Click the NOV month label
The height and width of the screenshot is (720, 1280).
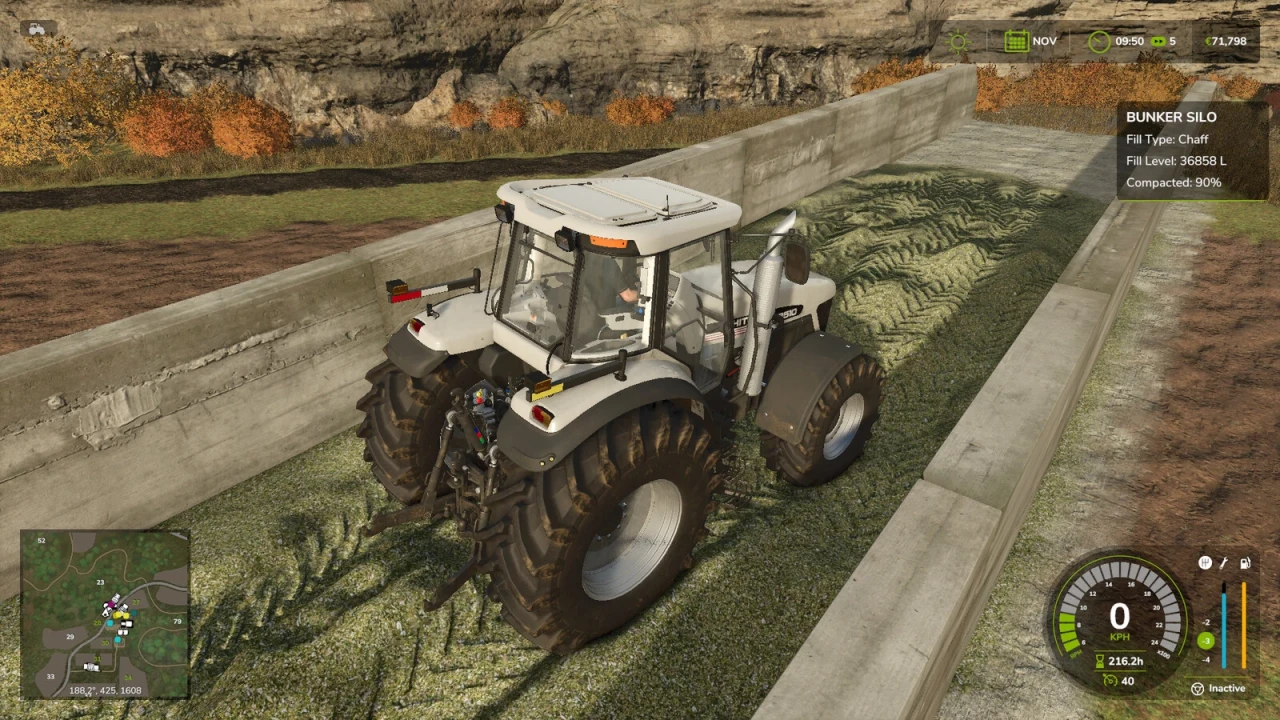click(x=1044, y=41)
